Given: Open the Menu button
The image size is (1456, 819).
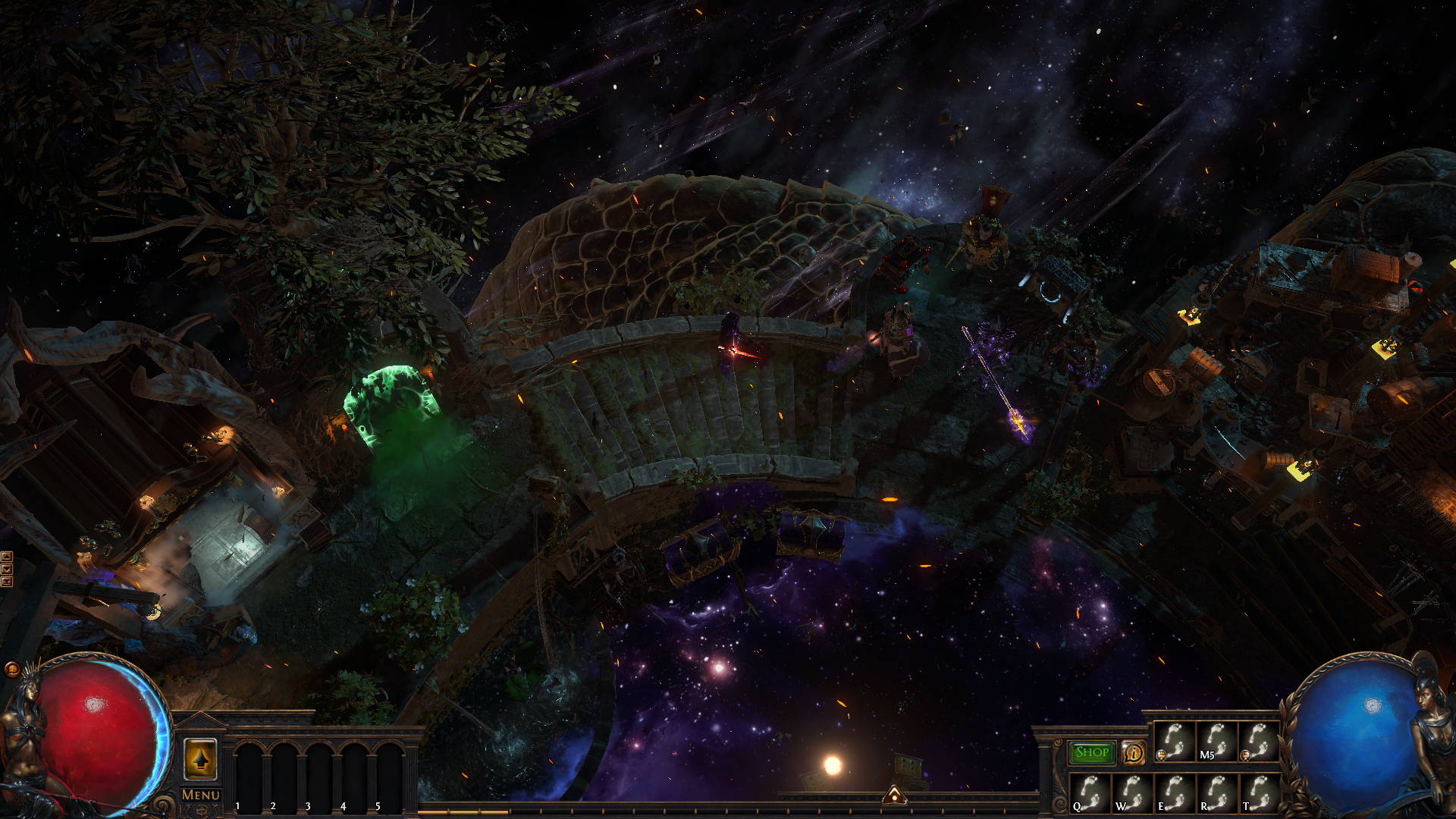Looking at the screenshot, I should pyautogui.click(x=201, y=795).
